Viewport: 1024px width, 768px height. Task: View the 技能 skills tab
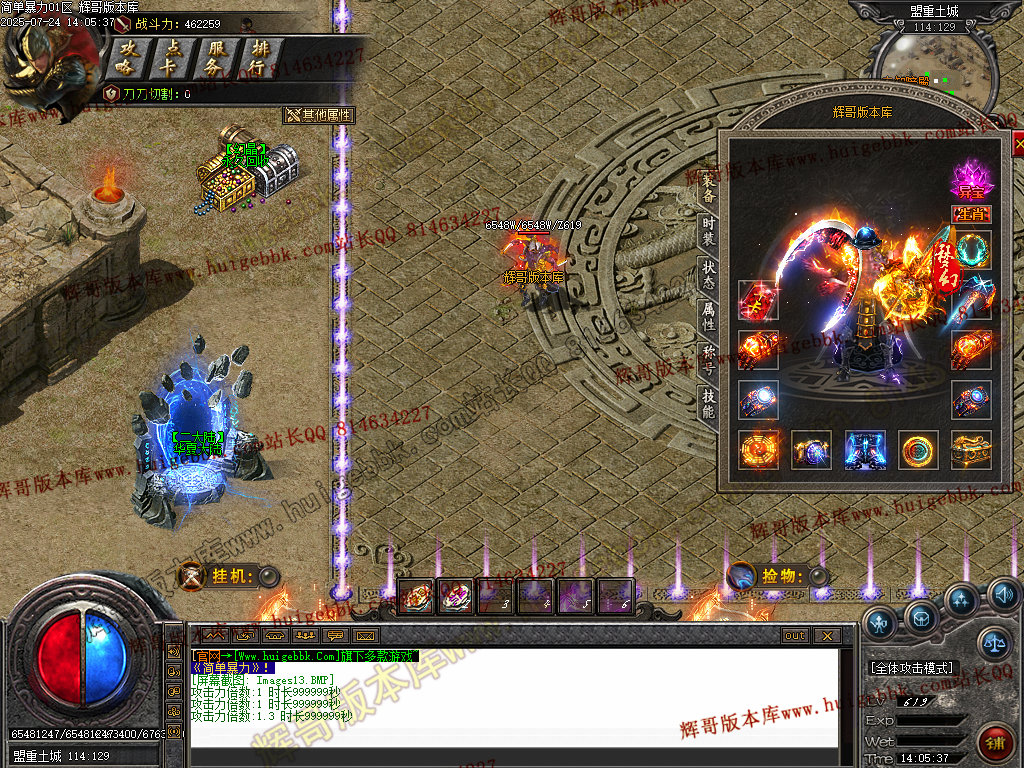tap(708, 404)
